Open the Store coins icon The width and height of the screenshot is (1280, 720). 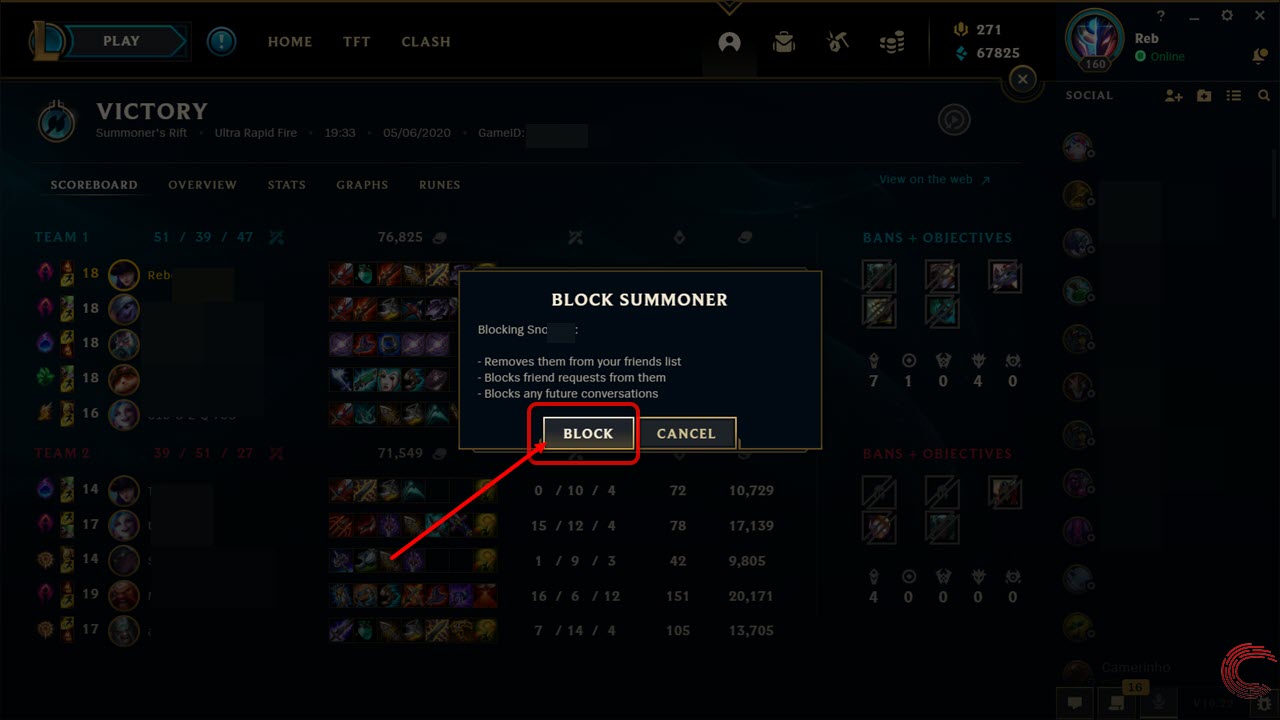[891, 41]
